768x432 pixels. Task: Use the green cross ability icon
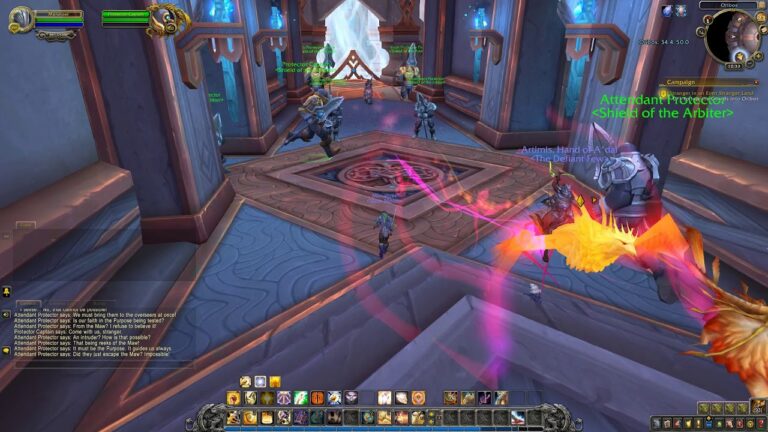pos(301,398)
